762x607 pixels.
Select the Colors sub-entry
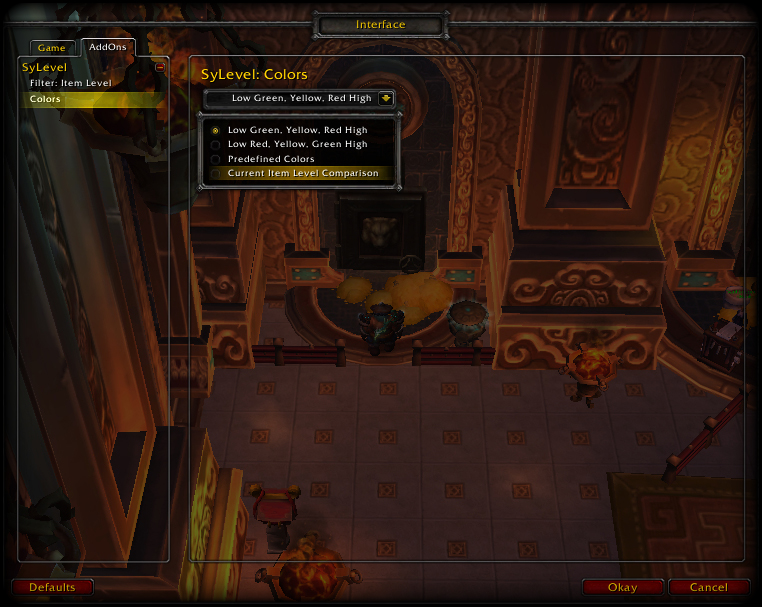point(46,99)
